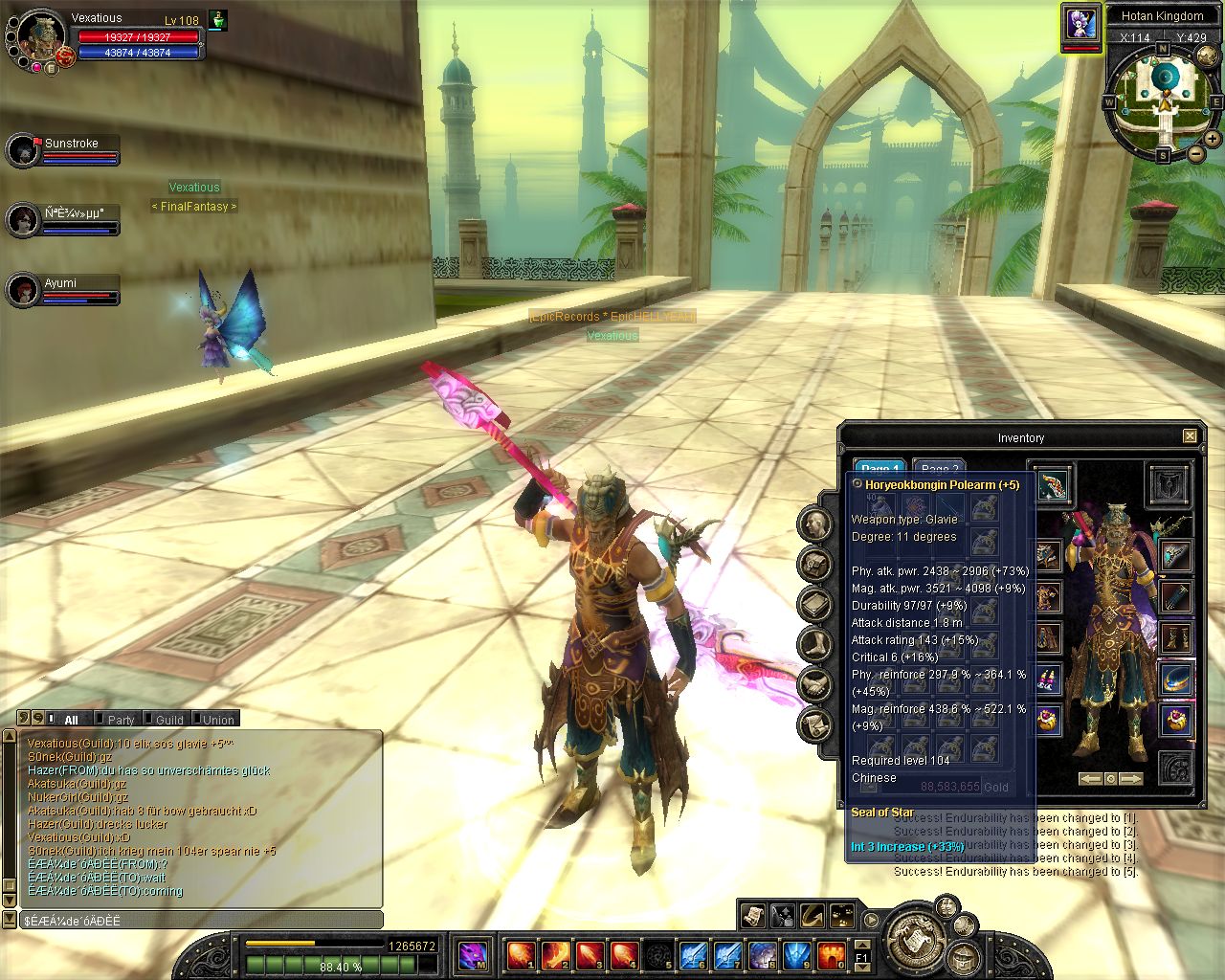The width and height of the screenshot is (1225, 980).
Task: Activate the purple dragon mount icon
Action: tap(473, 955)
